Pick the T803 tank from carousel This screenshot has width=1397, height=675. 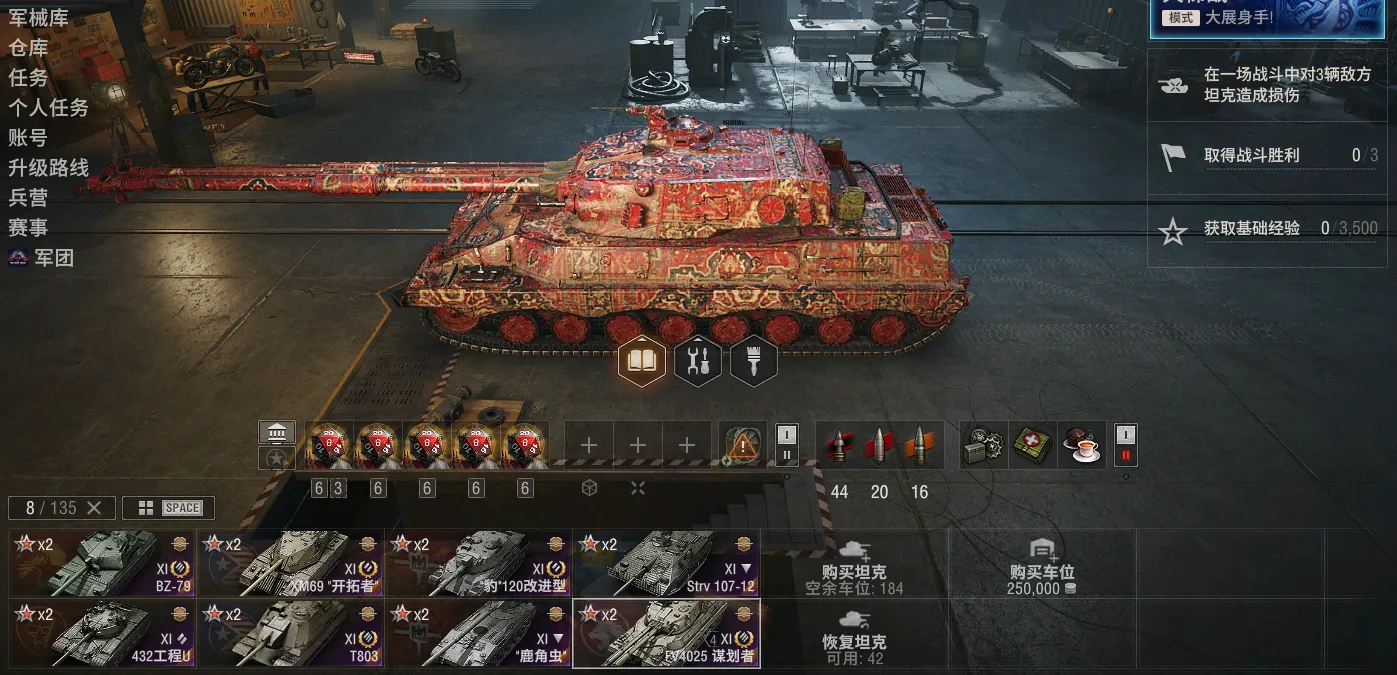coord(291,633)
